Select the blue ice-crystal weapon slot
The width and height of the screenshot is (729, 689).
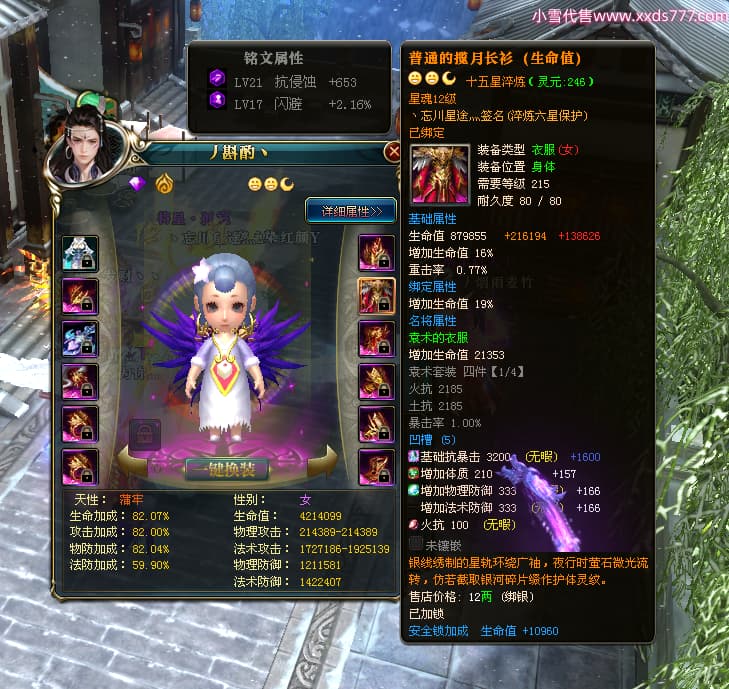point(80,338)
